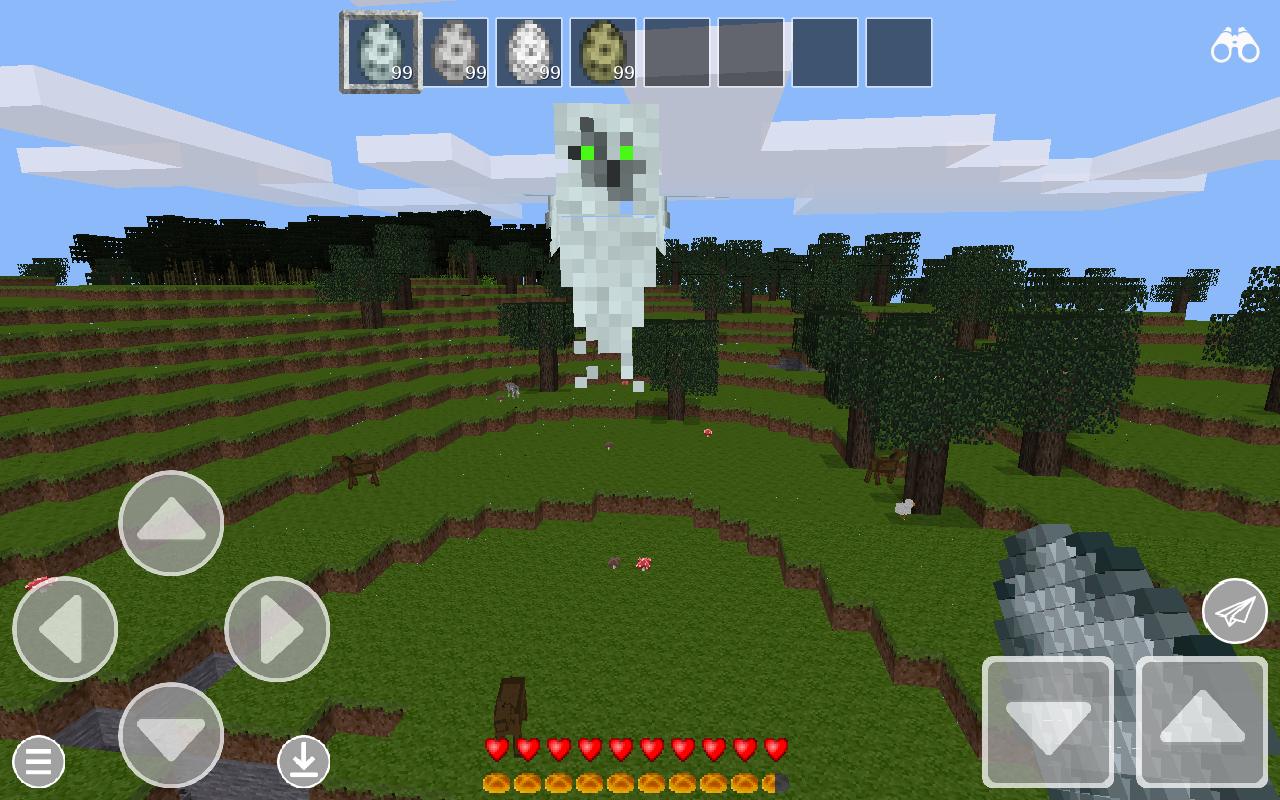Select the cyan spawn egg in the first hotbar slot
The image size is (1280, 800).
click(x=380, y=52)
